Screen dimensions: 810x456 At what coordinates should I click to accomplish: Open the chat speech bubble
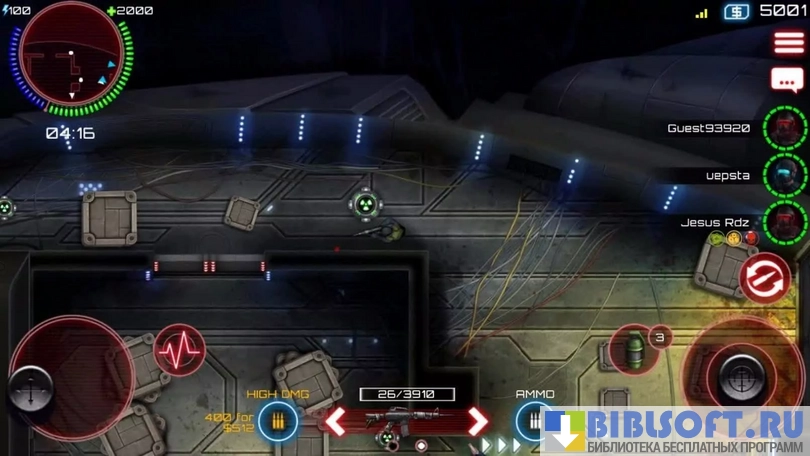point(786,80)
